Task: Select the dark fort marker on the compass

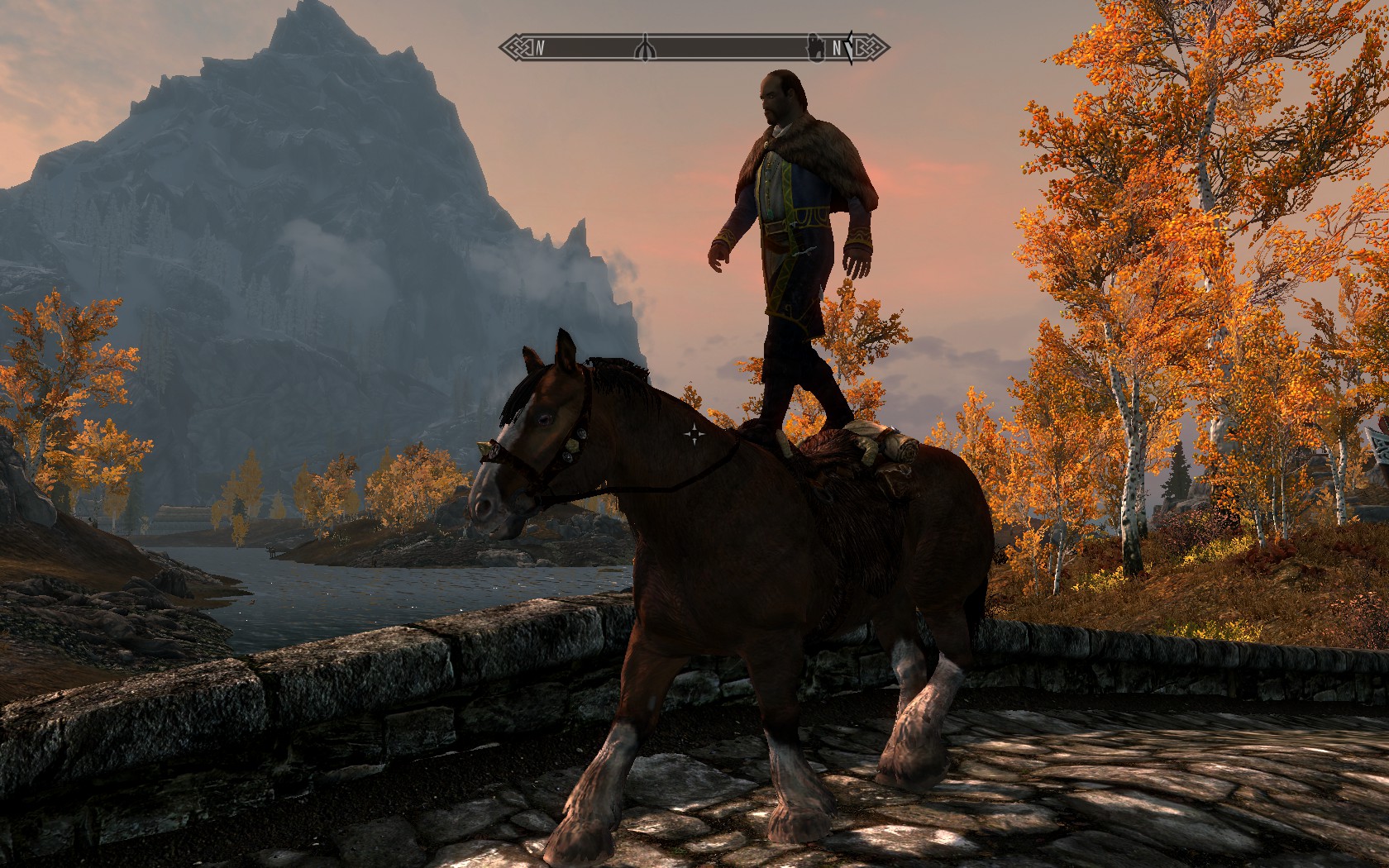Action: click(814, 46)
